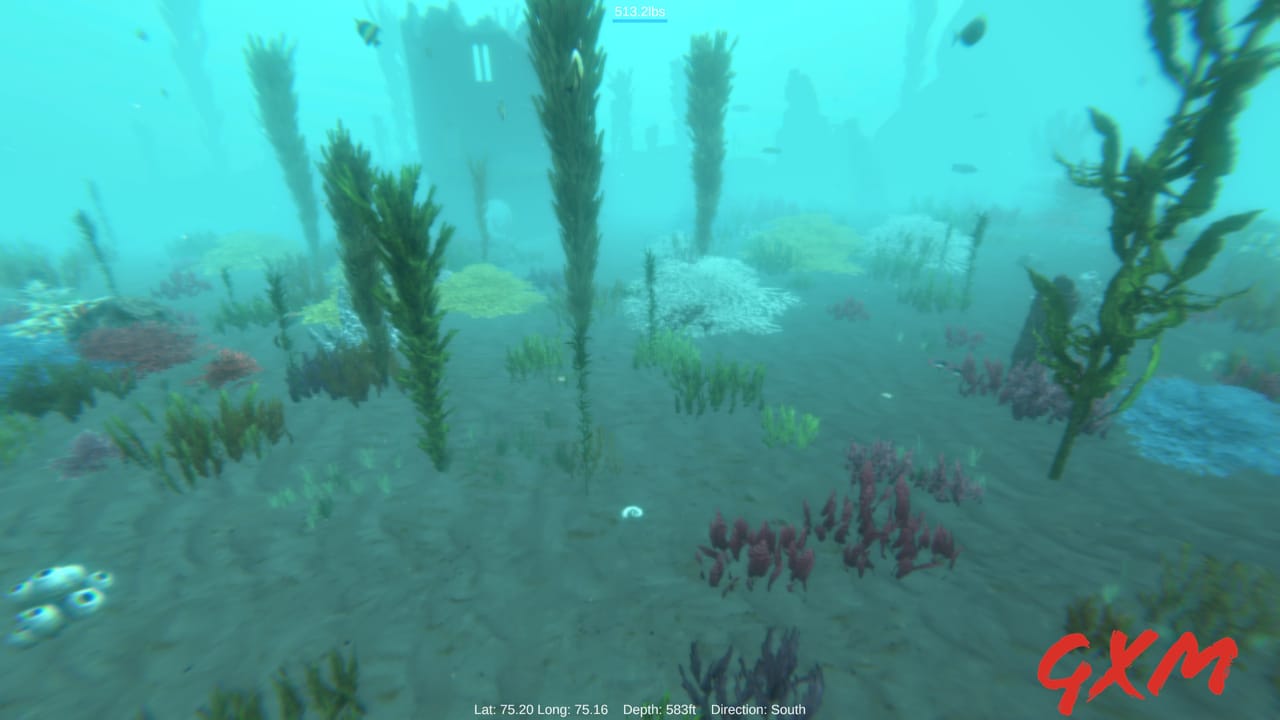
Task: Select the Lat: 75.20 coordinate readout
Action: click(502, 709)
